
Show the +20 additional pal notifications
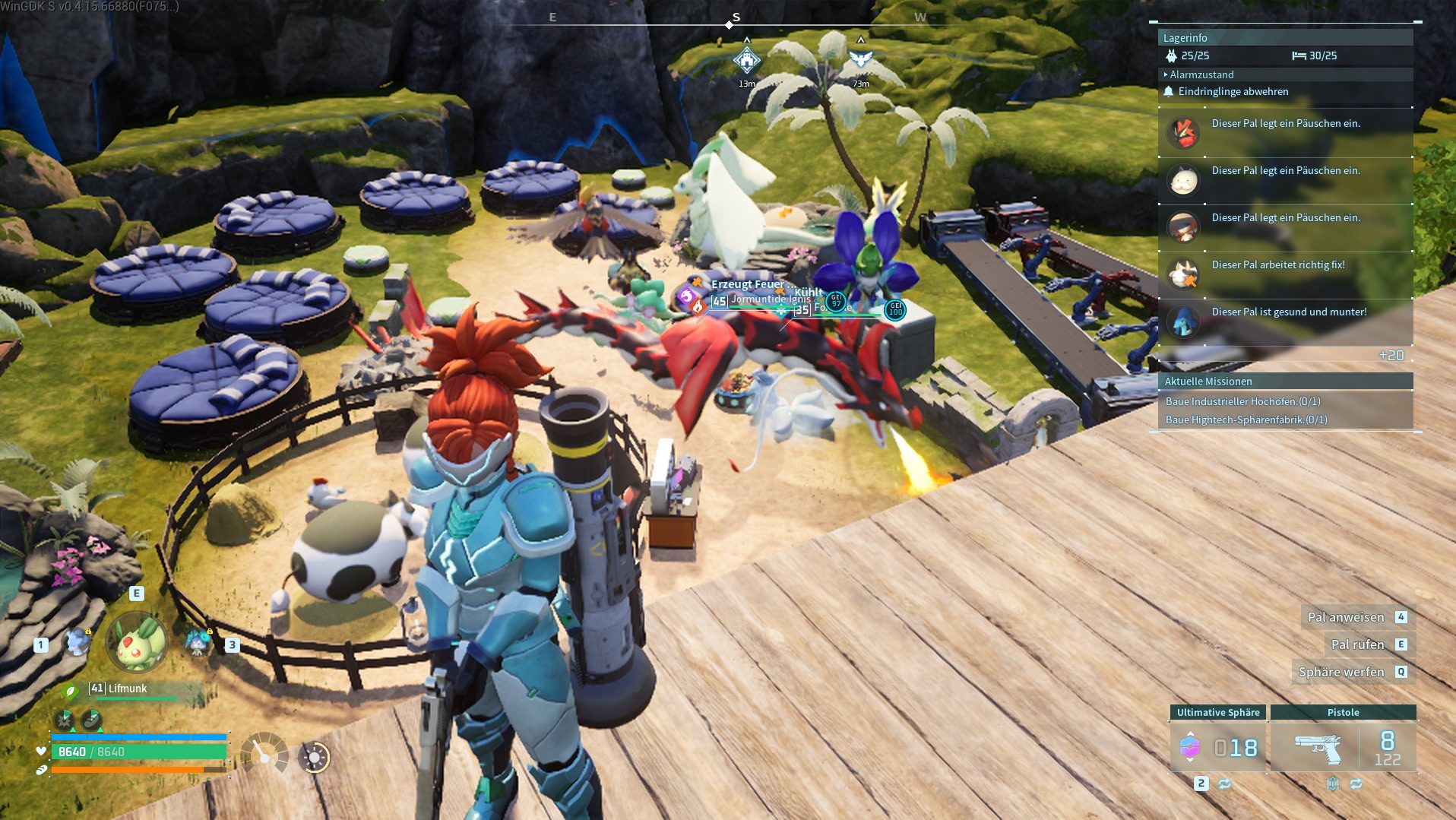[1391, 356]
